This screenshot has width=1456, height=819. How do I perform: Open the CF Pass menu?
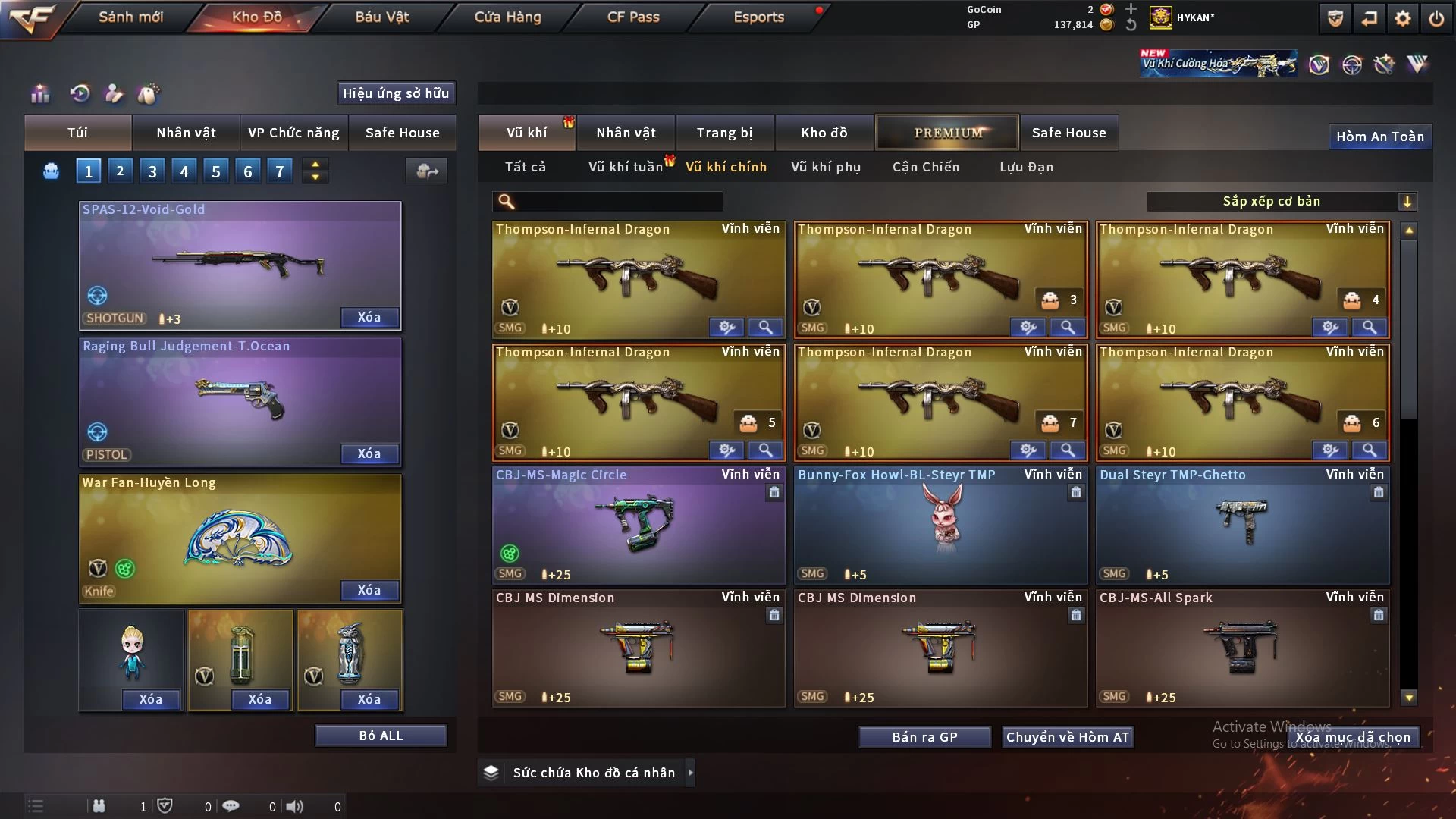[633, 17]
